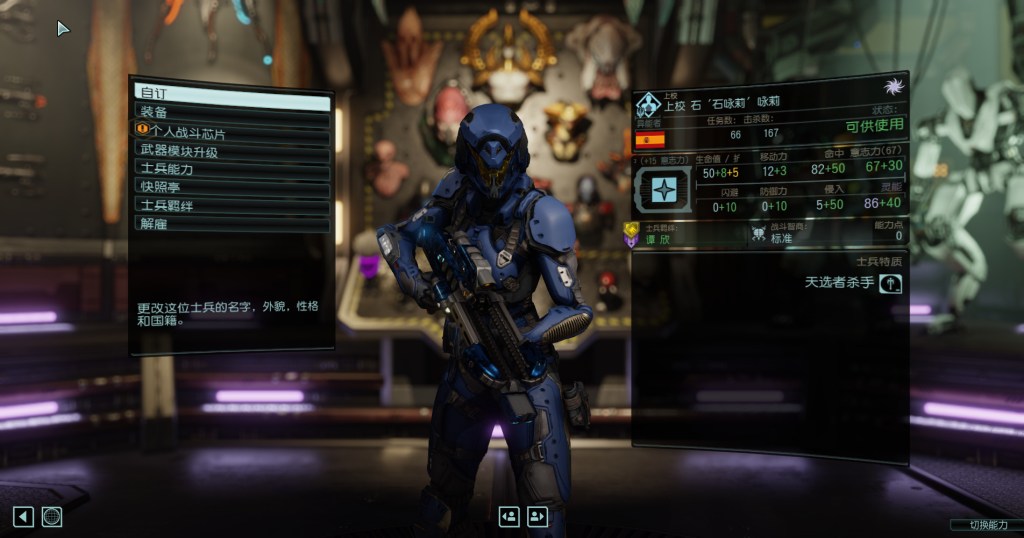The image size is (1024, 538).
Task: Click the back arrow button
Action: pos(23,516)
